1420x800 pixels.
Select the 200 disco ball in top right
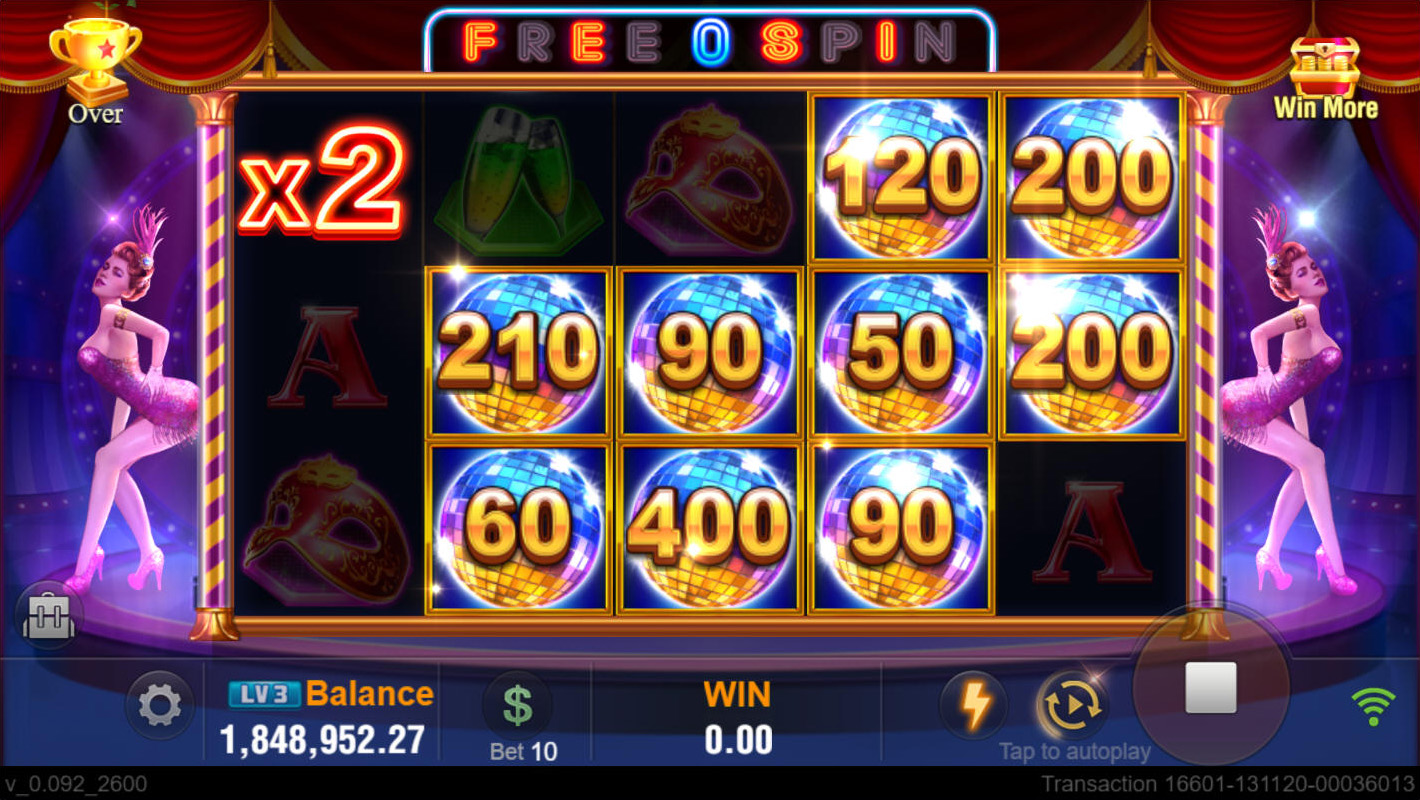pos(1092,172)
